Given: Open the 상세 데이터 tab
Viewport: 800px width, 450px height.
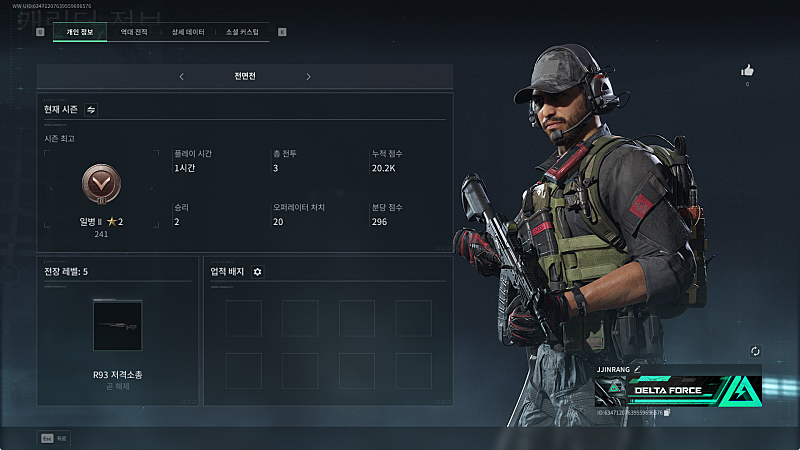Looking at the screenshot, I should tap(188, 32).
